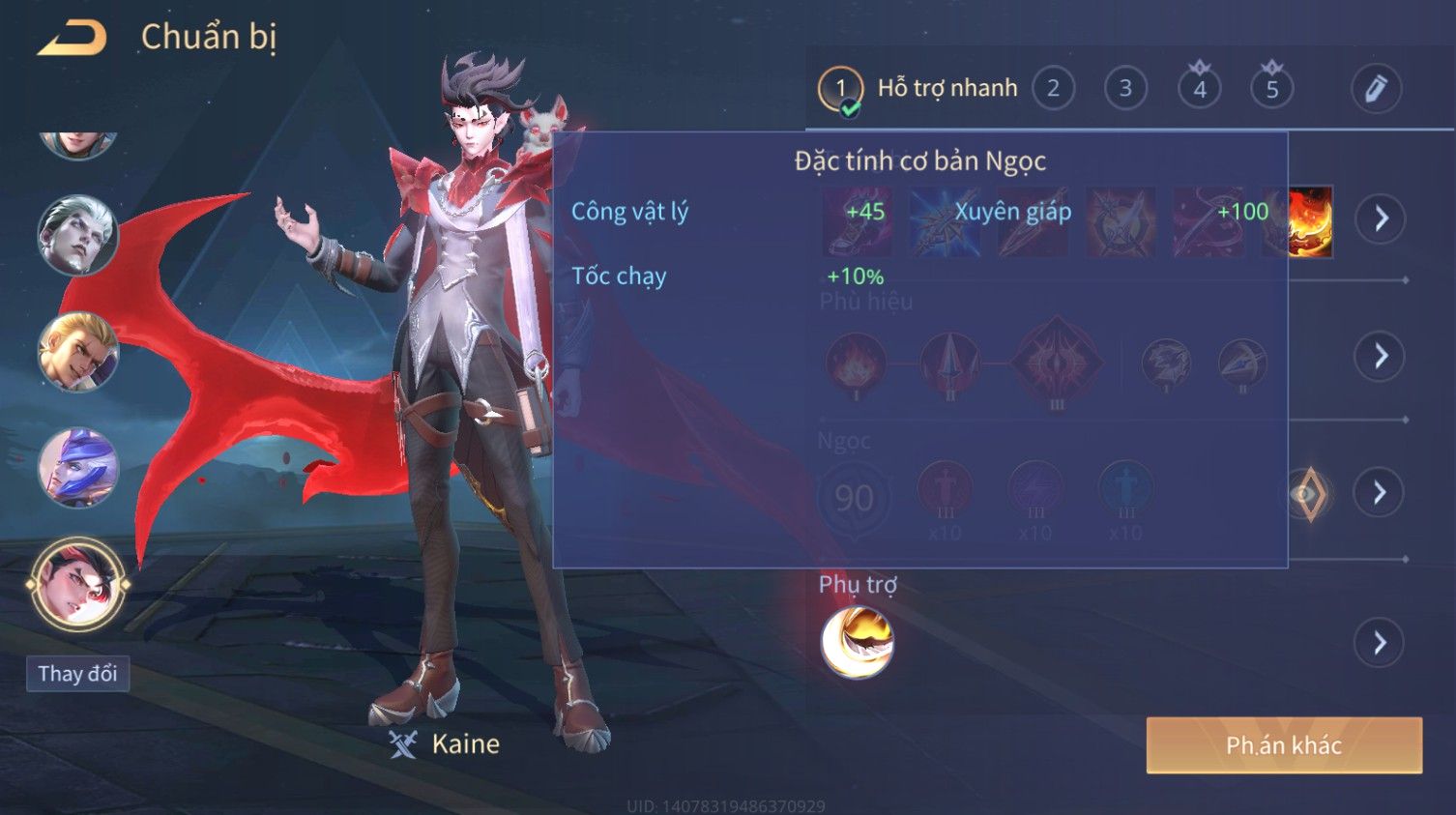
Task: Choose loadout preset 4
Action: (x=1199, y=89)
